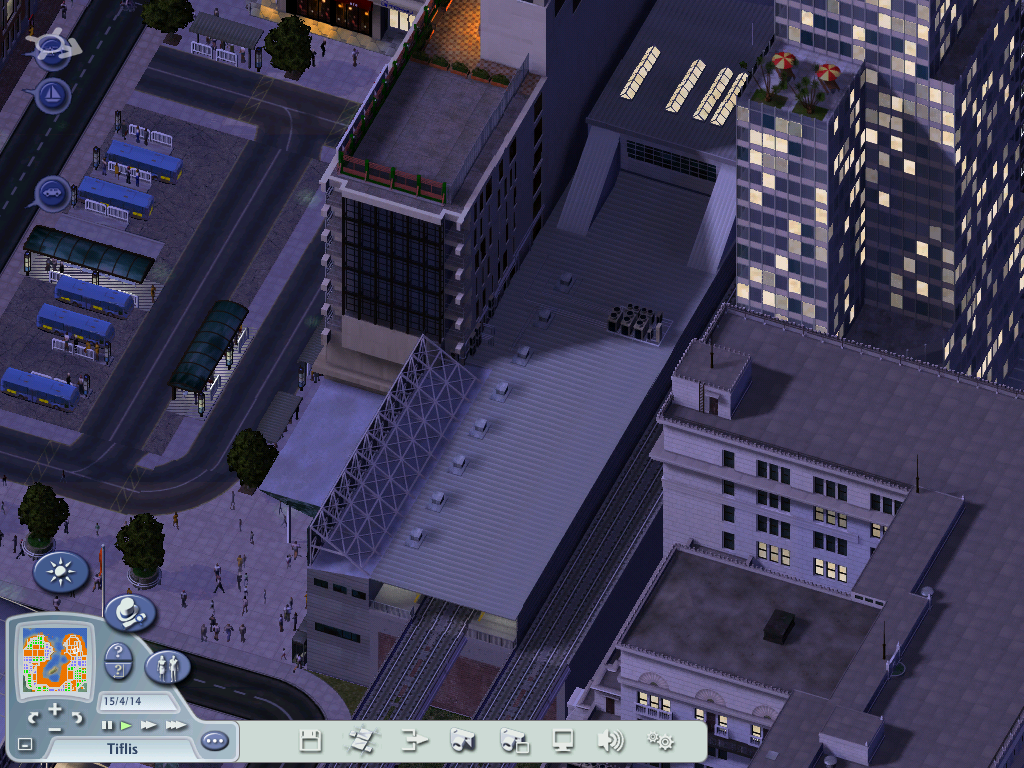Rotate the view clockwise
Viewport: 1024px width, 768px height.
(x=77, y=718)
